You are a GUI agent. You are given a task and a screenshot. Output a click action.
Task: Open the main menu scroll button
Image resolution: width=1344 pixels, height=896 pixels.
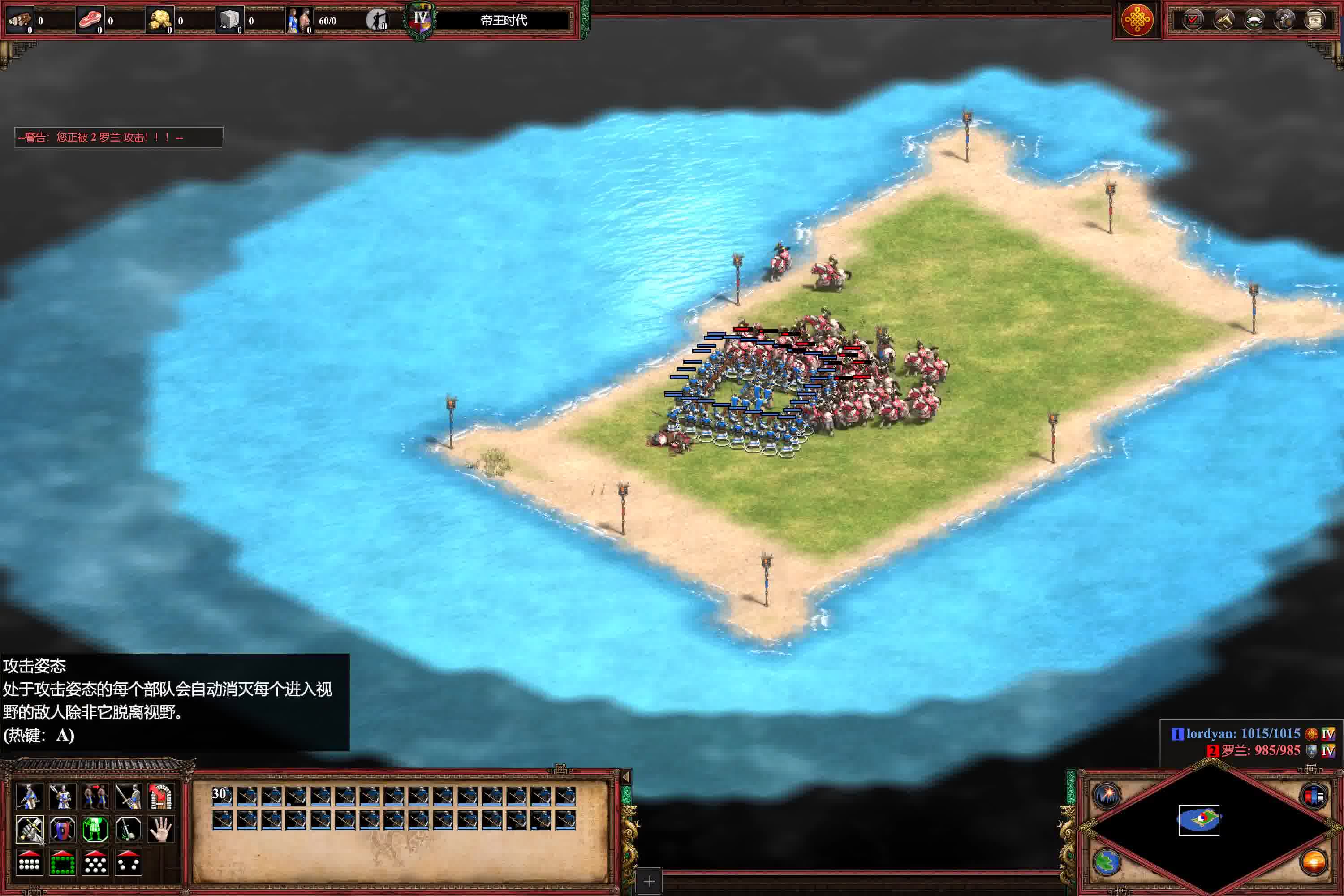(1315, 20)
